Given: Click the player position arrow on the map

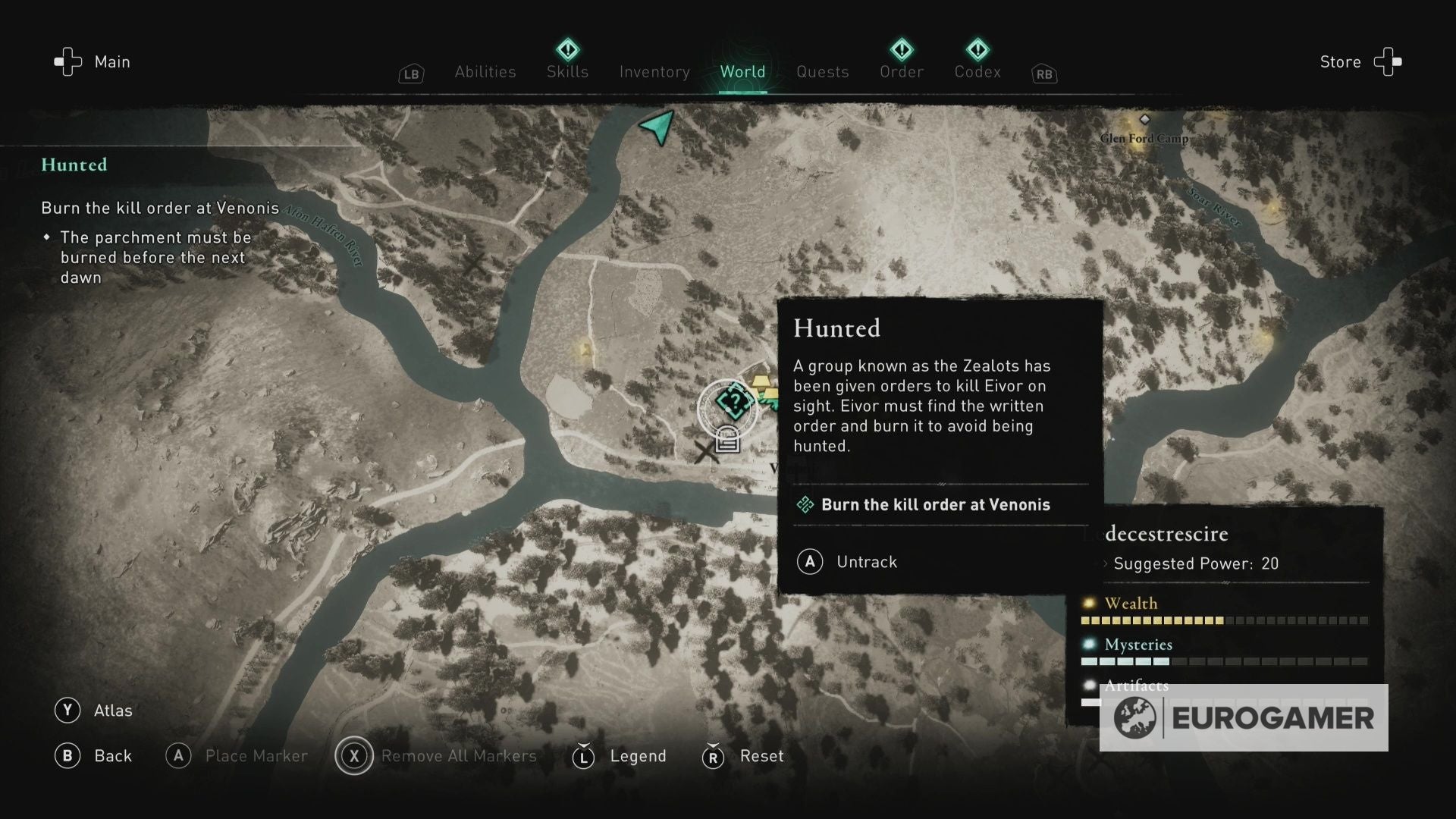Looking at the screenshot, I should pos(659,126).
